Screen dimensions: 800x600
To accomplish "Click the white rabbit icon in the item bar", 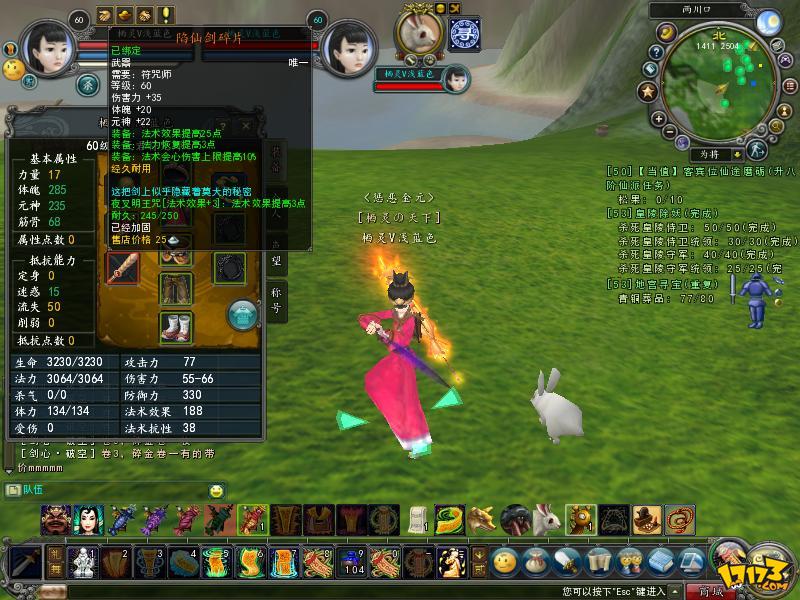I will (547, 520).
